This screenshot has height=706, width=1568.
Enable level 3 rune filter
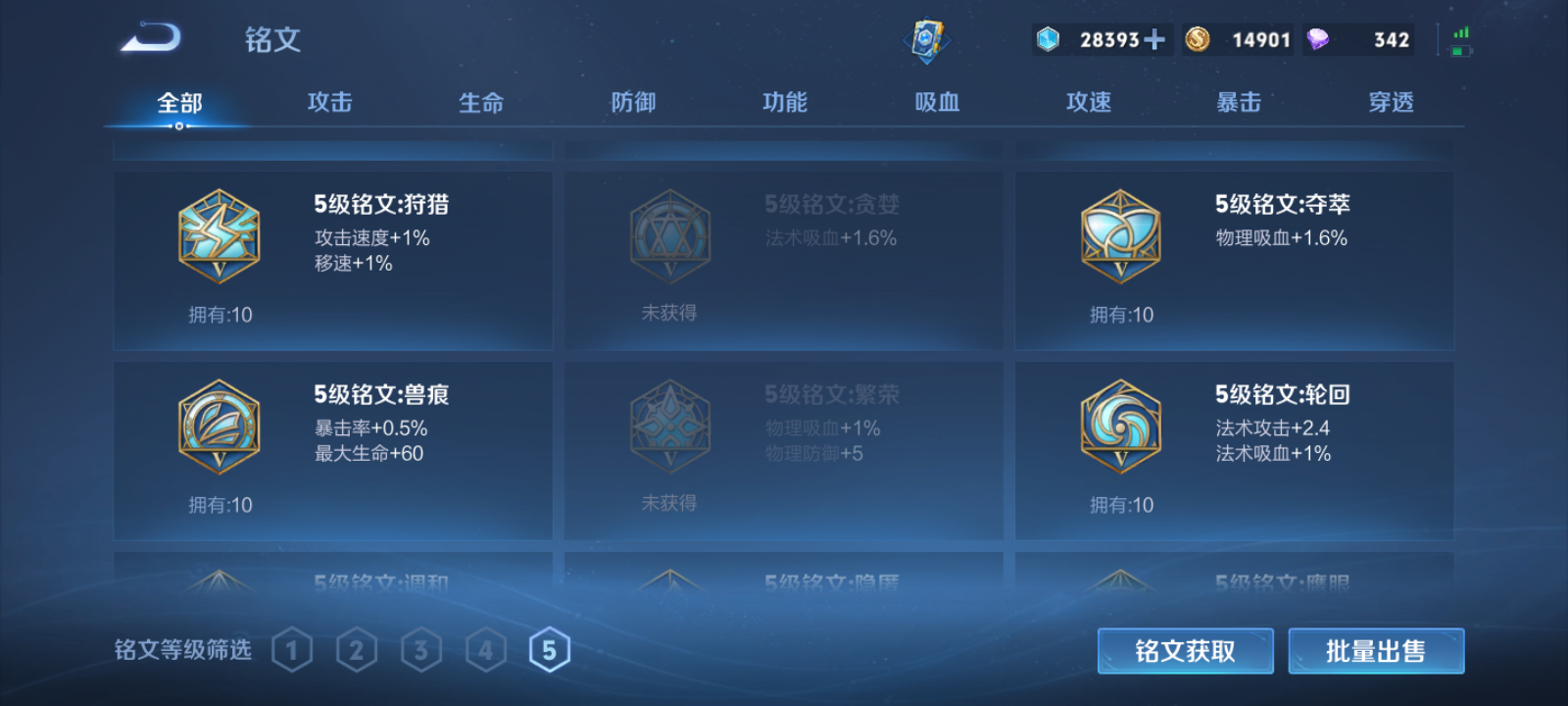pos(421,648)
